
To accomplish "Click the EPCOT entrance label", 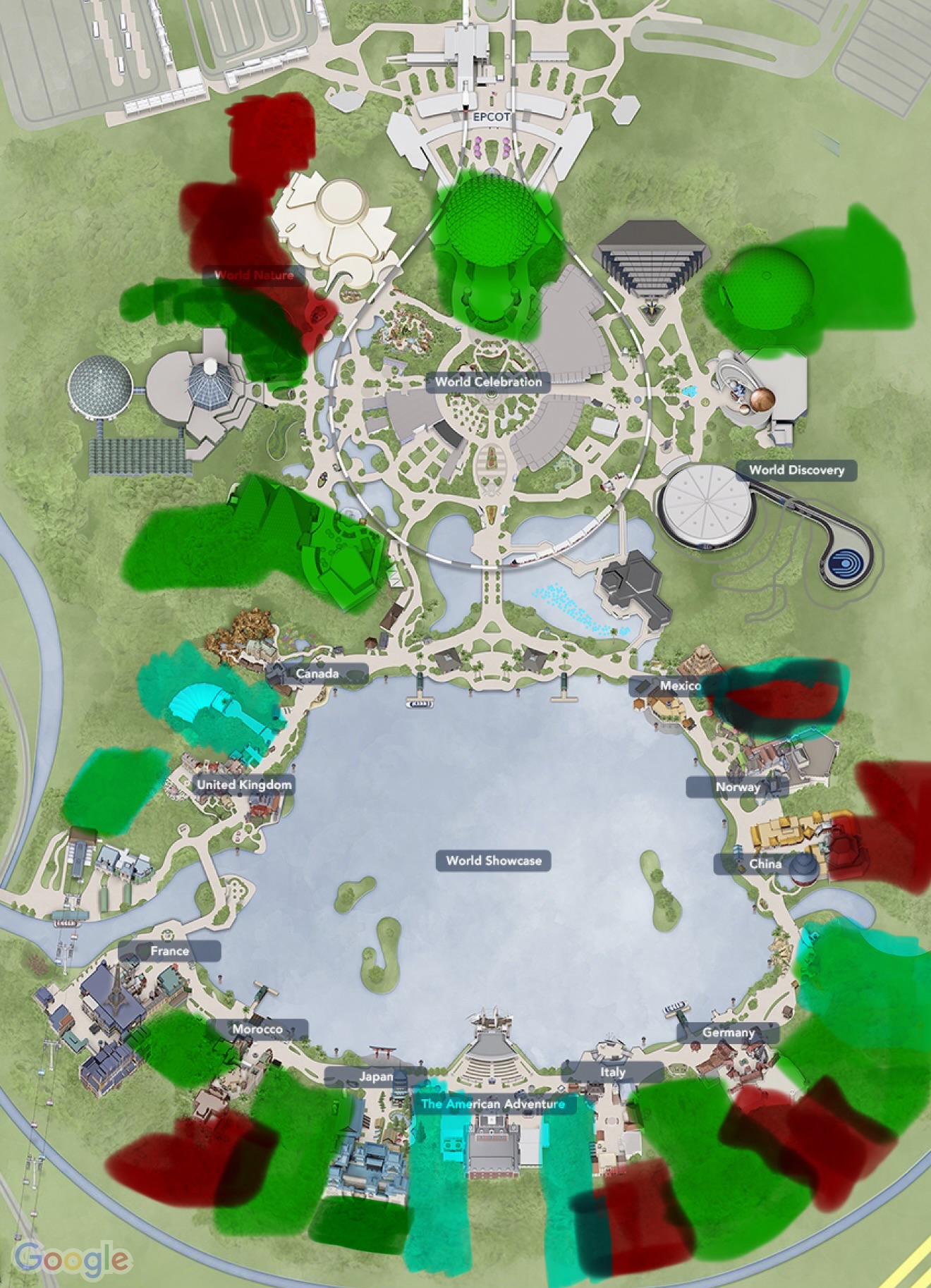I will (x=491, y=117).
